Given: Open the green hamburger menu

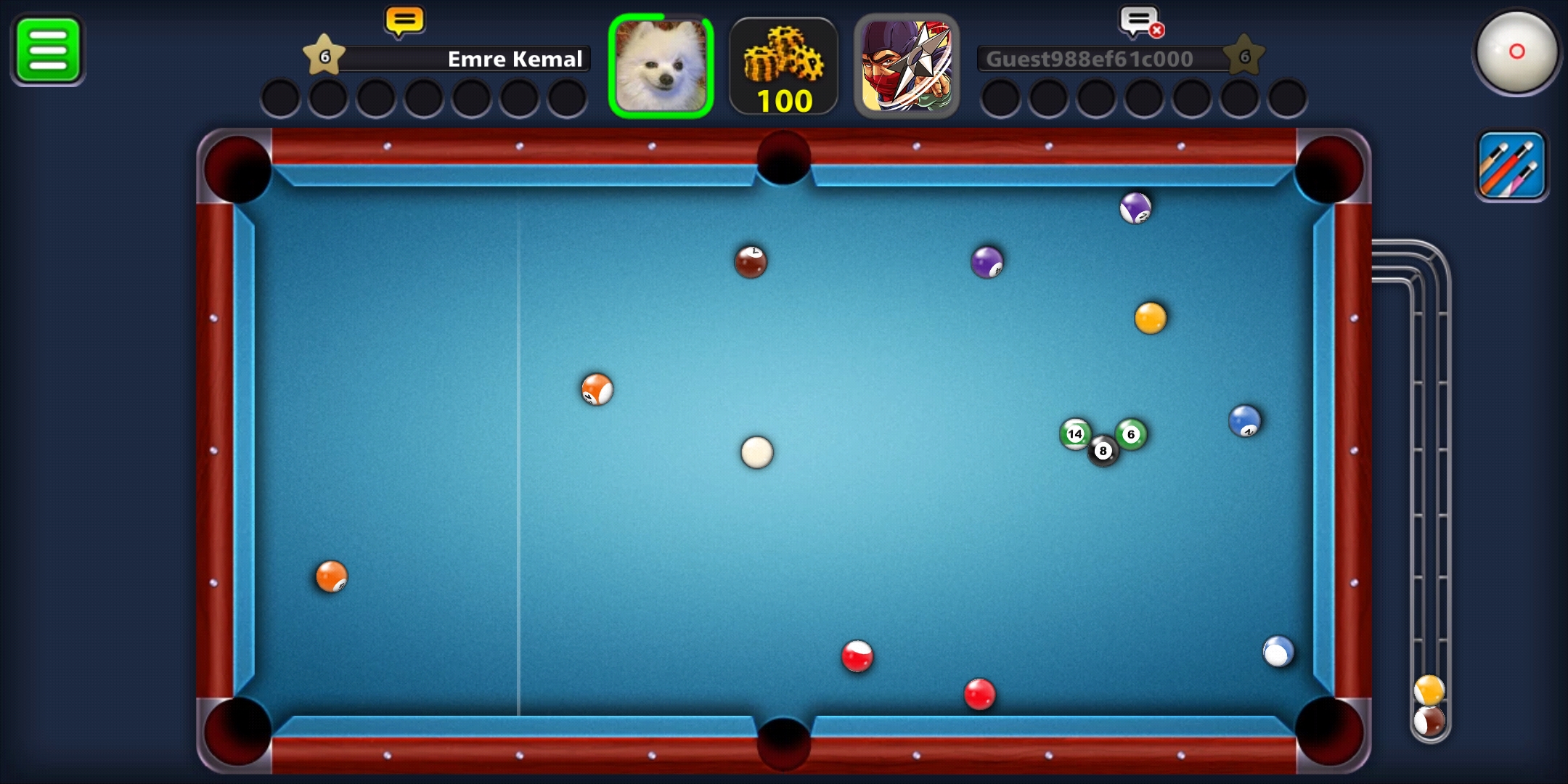Looking at the screenshot, I should click(x=48, y=49).
